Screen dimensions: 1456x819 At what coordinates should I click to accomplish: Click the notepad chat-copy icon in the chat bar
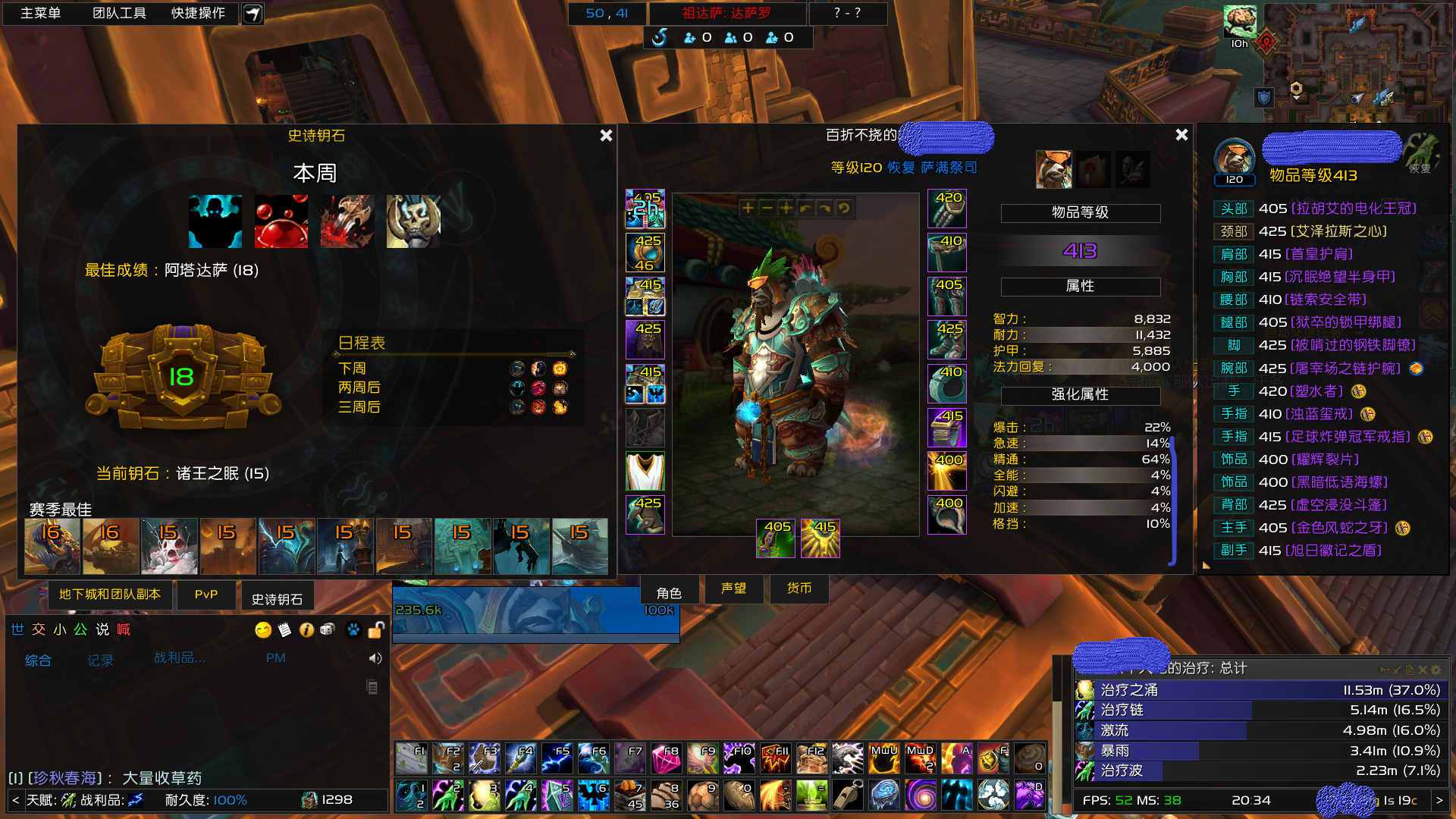coord(284,629)
